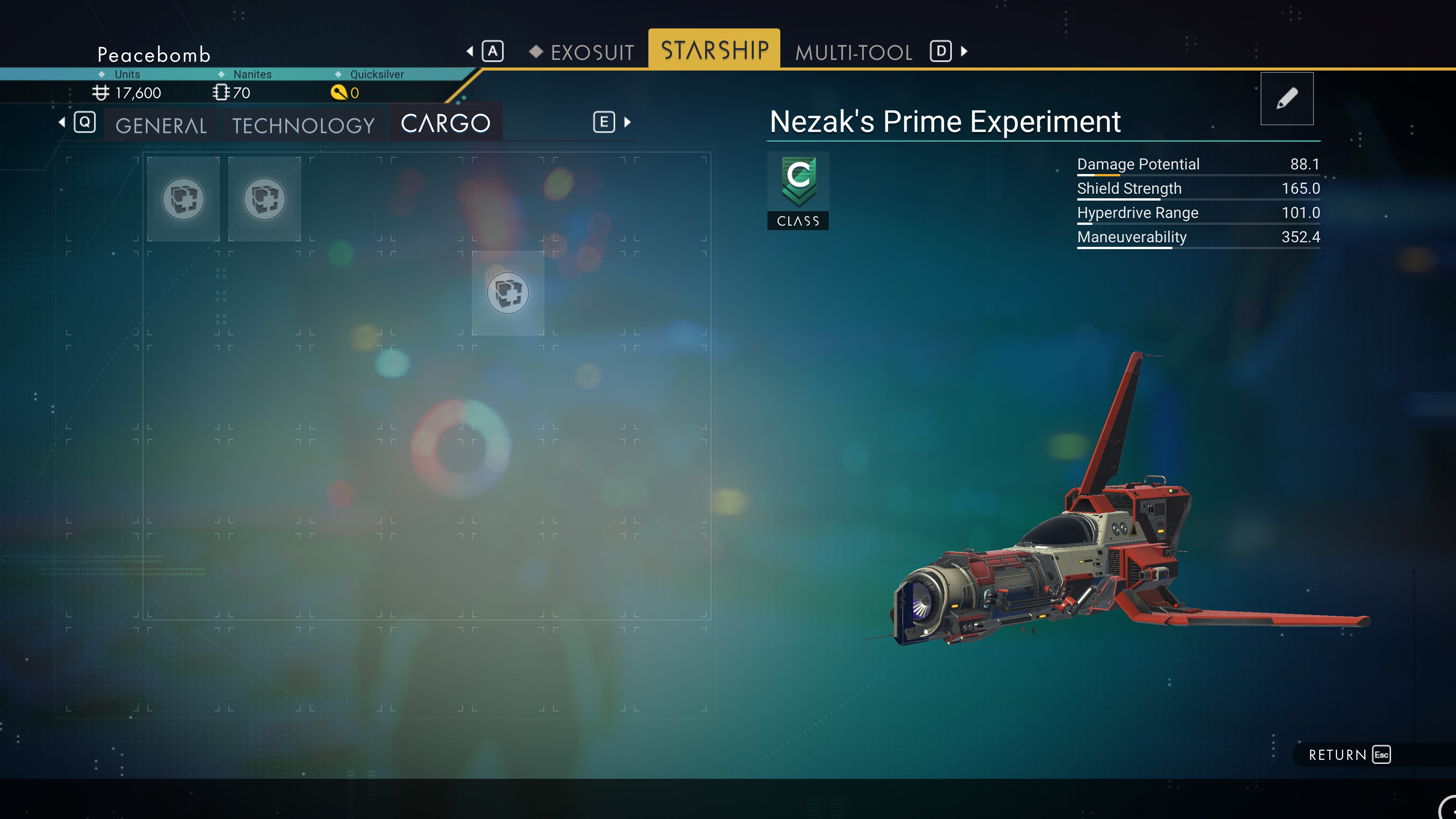Click the right arrow after the Multi-Tool tab
The height and width of the screenshot is (819, 1456).
click(x=964, y=52)
